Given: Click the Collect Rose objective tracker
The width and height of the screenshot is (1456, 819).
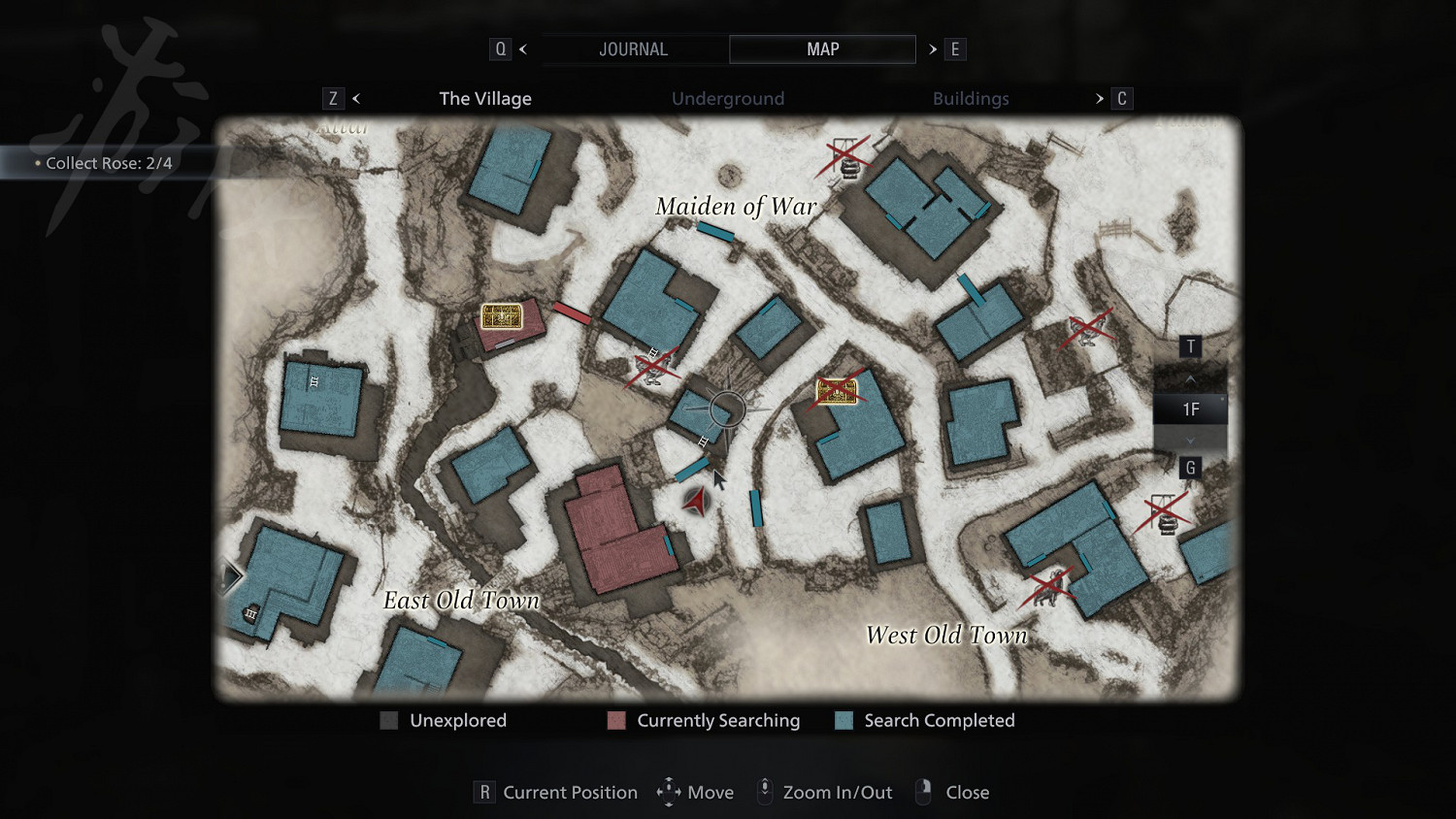Looking at the screenshot, I should [x=109, y=163].
